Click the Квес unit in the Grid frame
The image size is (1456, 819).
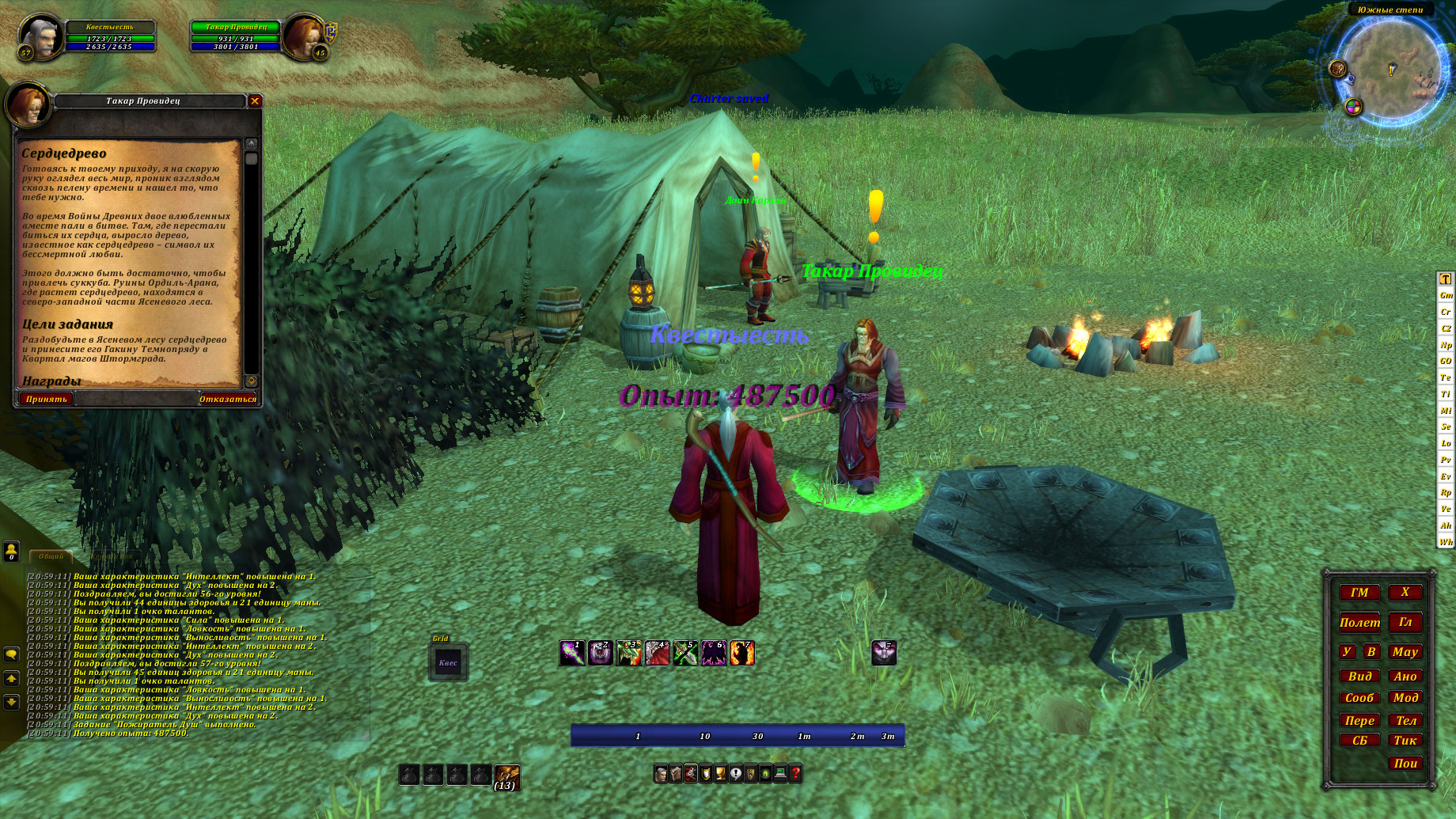point(448,663)
